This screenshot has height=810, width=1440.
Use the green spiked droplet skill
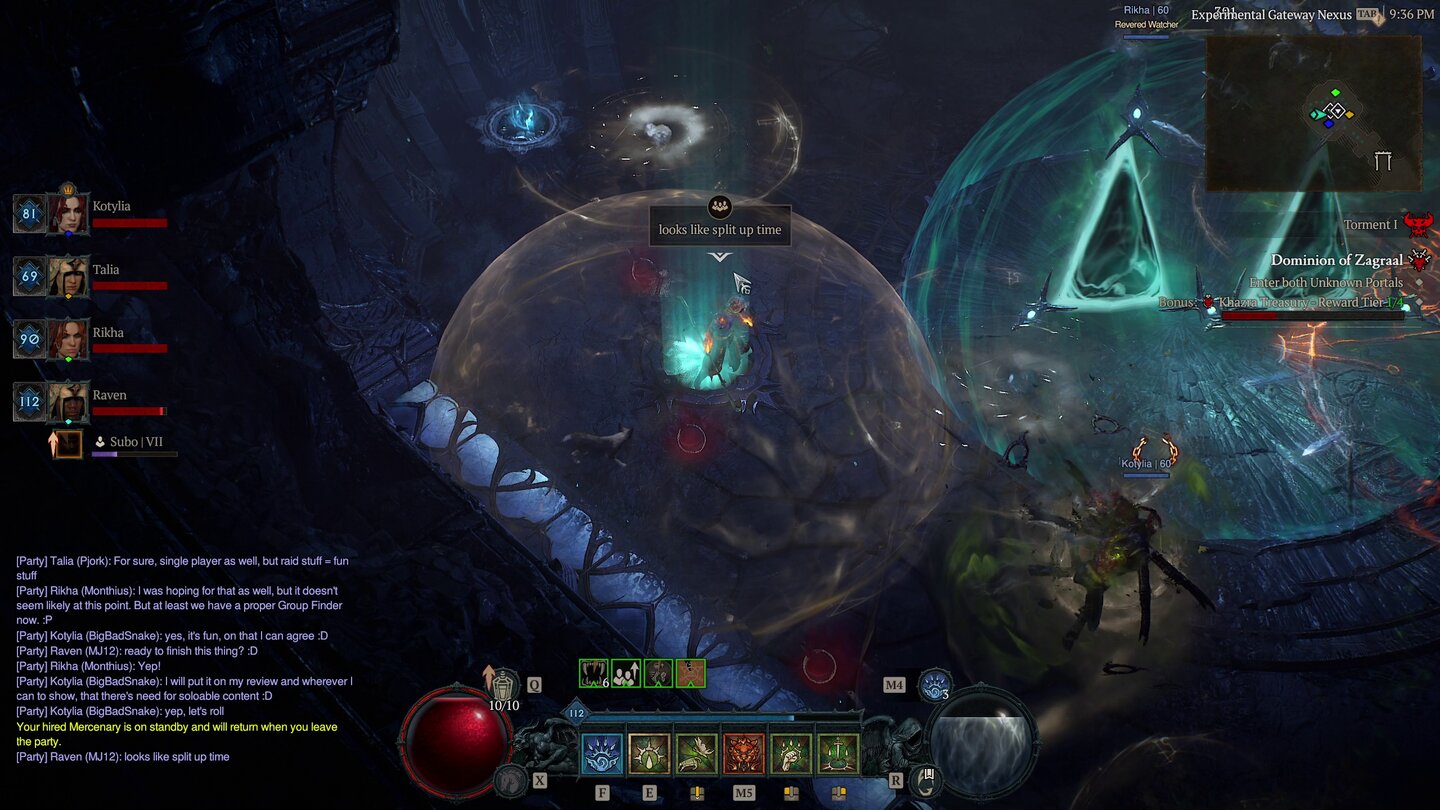(649, 754)
